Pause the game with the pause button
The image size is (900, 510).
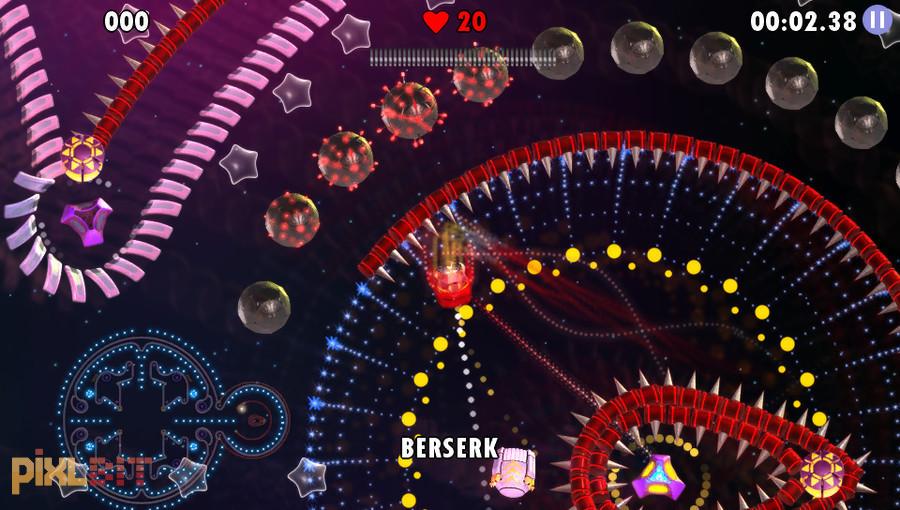click(x=877, y=20)
